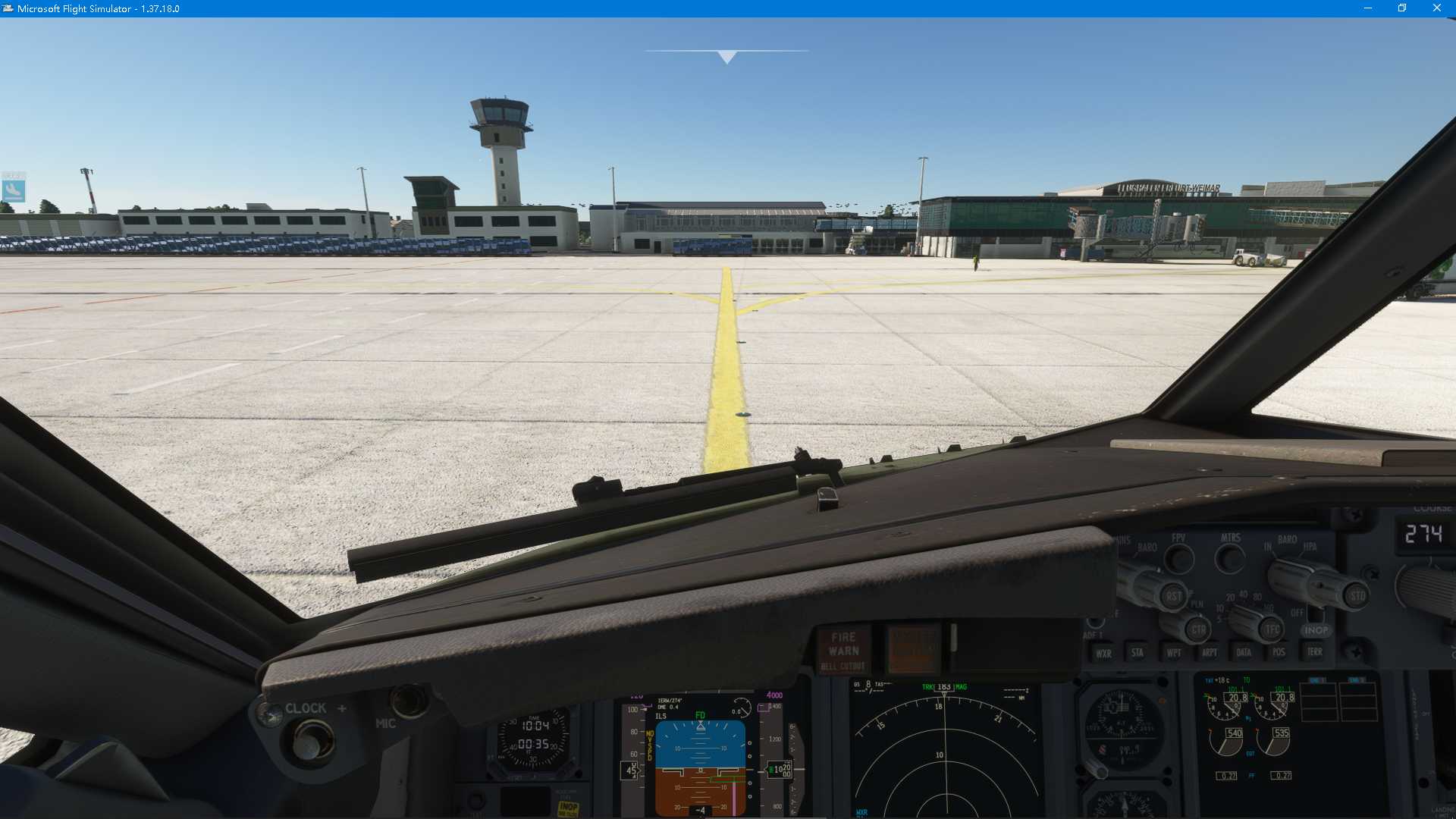The image size is (1456, 819).
Task: Enable the TERR terrain display
Action: click(1316, 652)
